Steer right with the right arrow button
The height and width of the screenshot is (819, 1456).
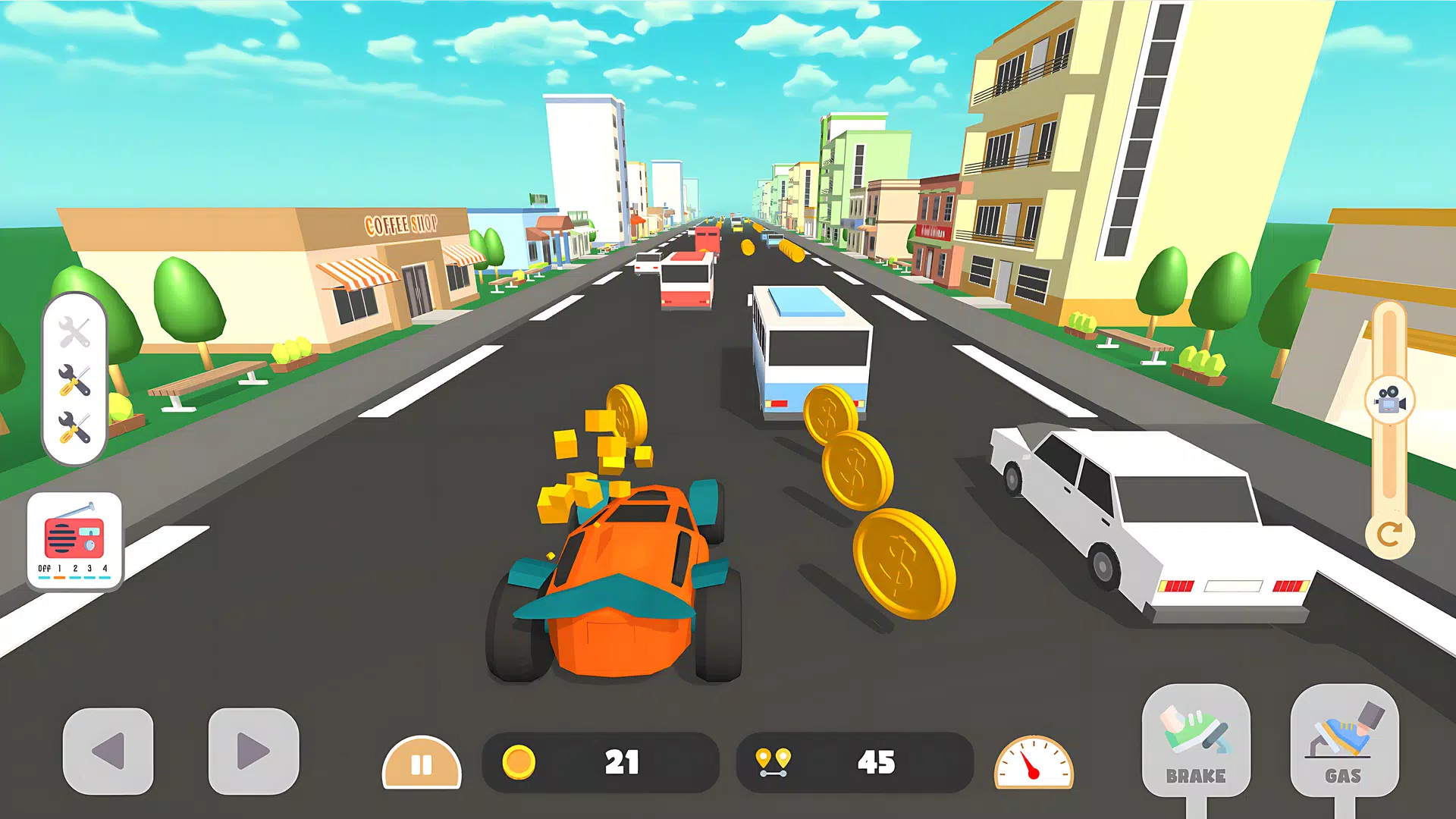pyautogui.click(x=253, y=751)
